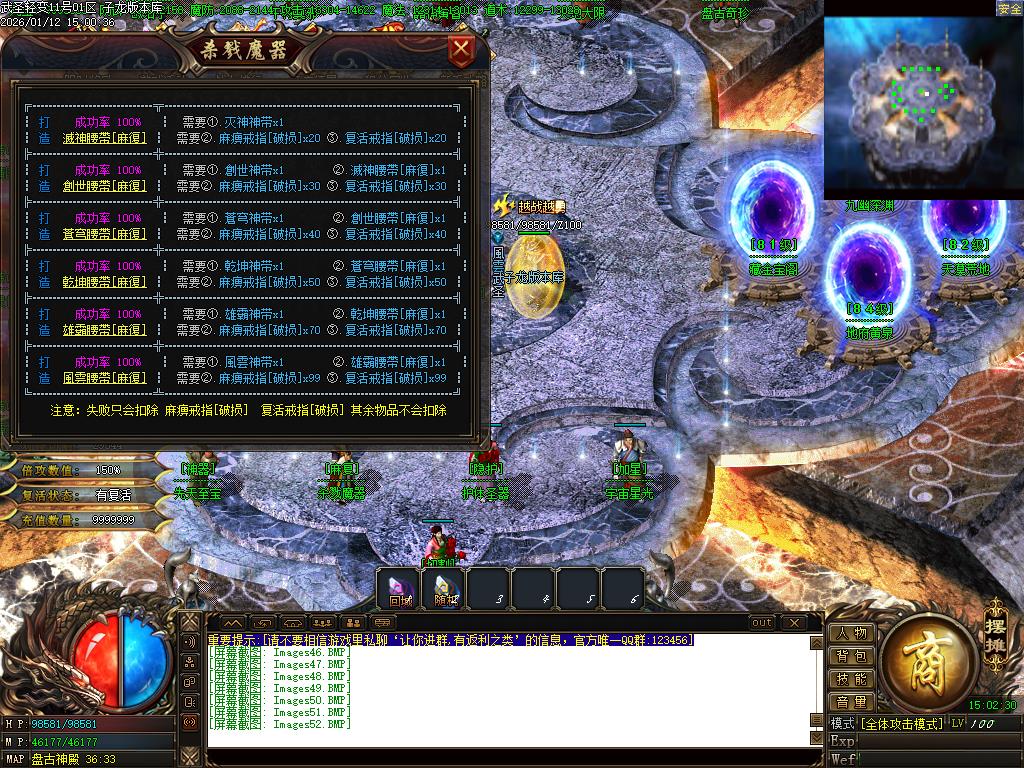Close the 杀戮魔器 crafting window

461,49
